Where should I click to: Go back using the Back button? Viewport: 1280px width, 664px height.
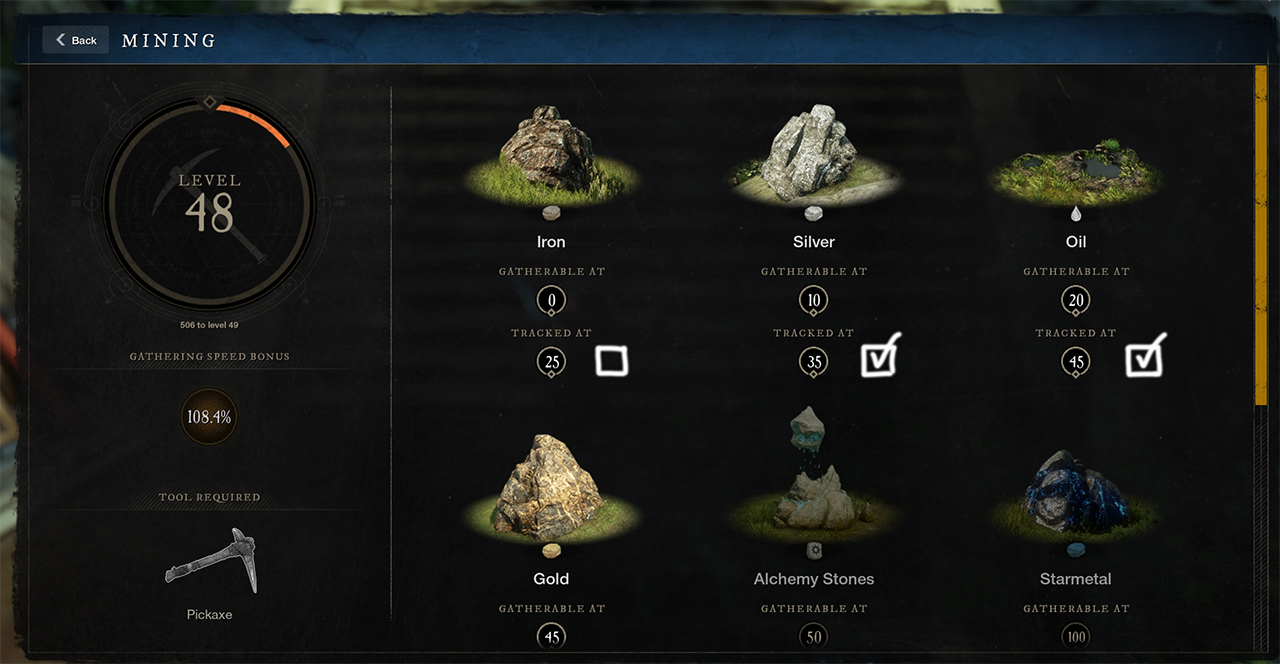click(76, 40)
